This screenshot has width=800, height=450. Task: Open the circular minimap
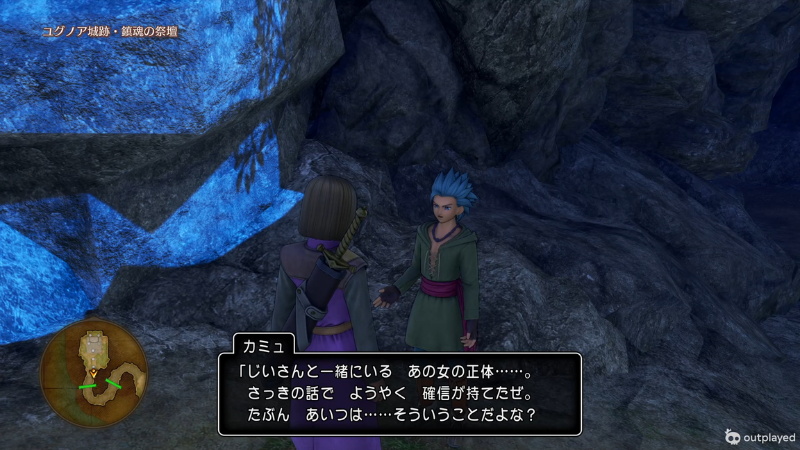coord(93,372)
